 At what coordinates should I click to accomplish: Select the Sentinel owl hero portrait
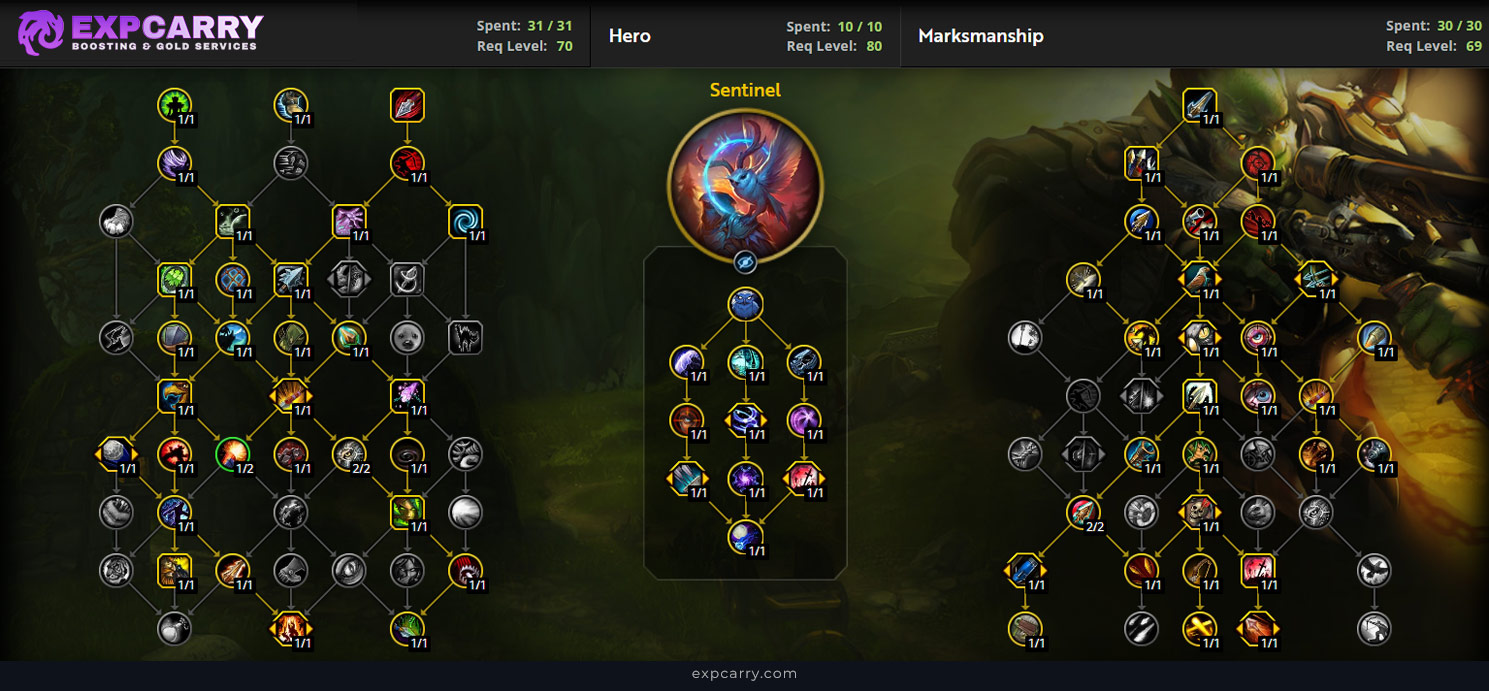pyautogui.click(x=745, y=185)
